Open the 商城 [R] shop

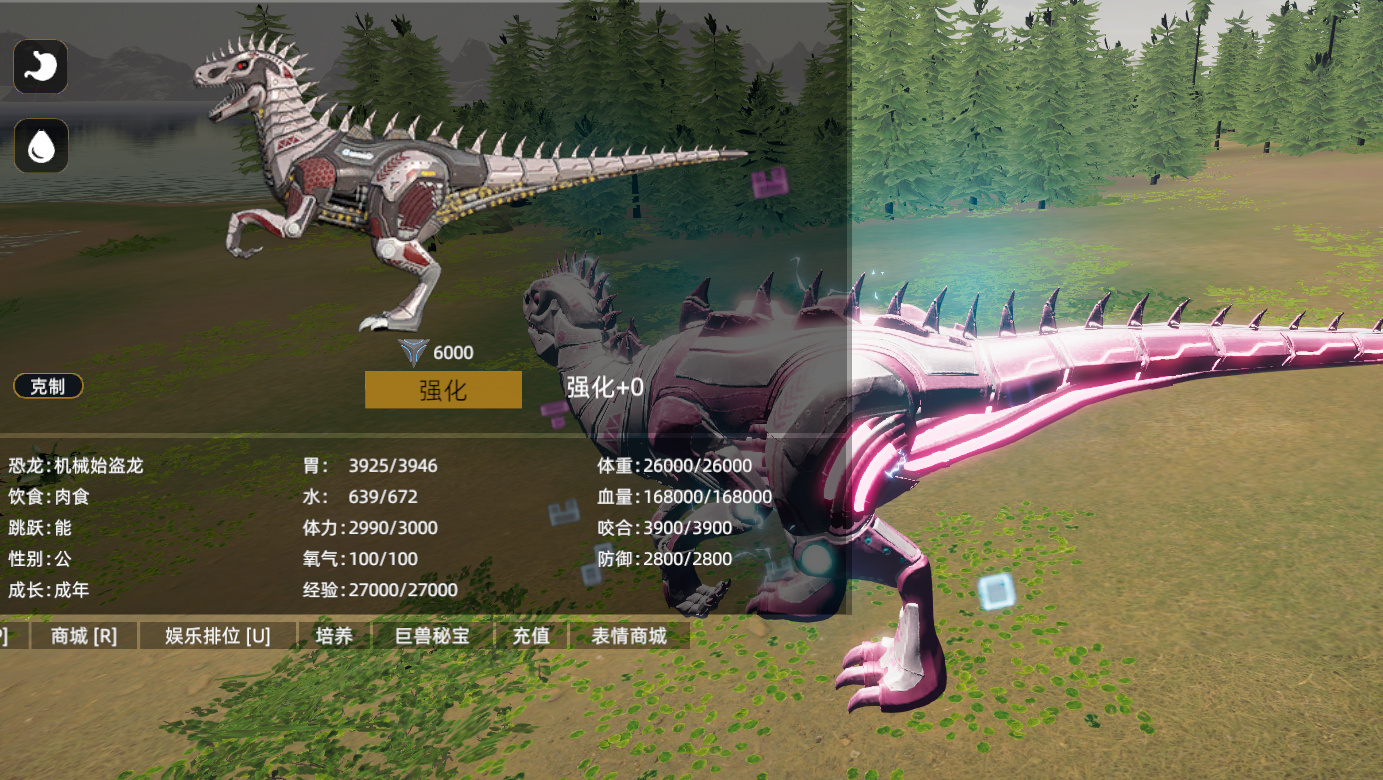pos(84,636)
